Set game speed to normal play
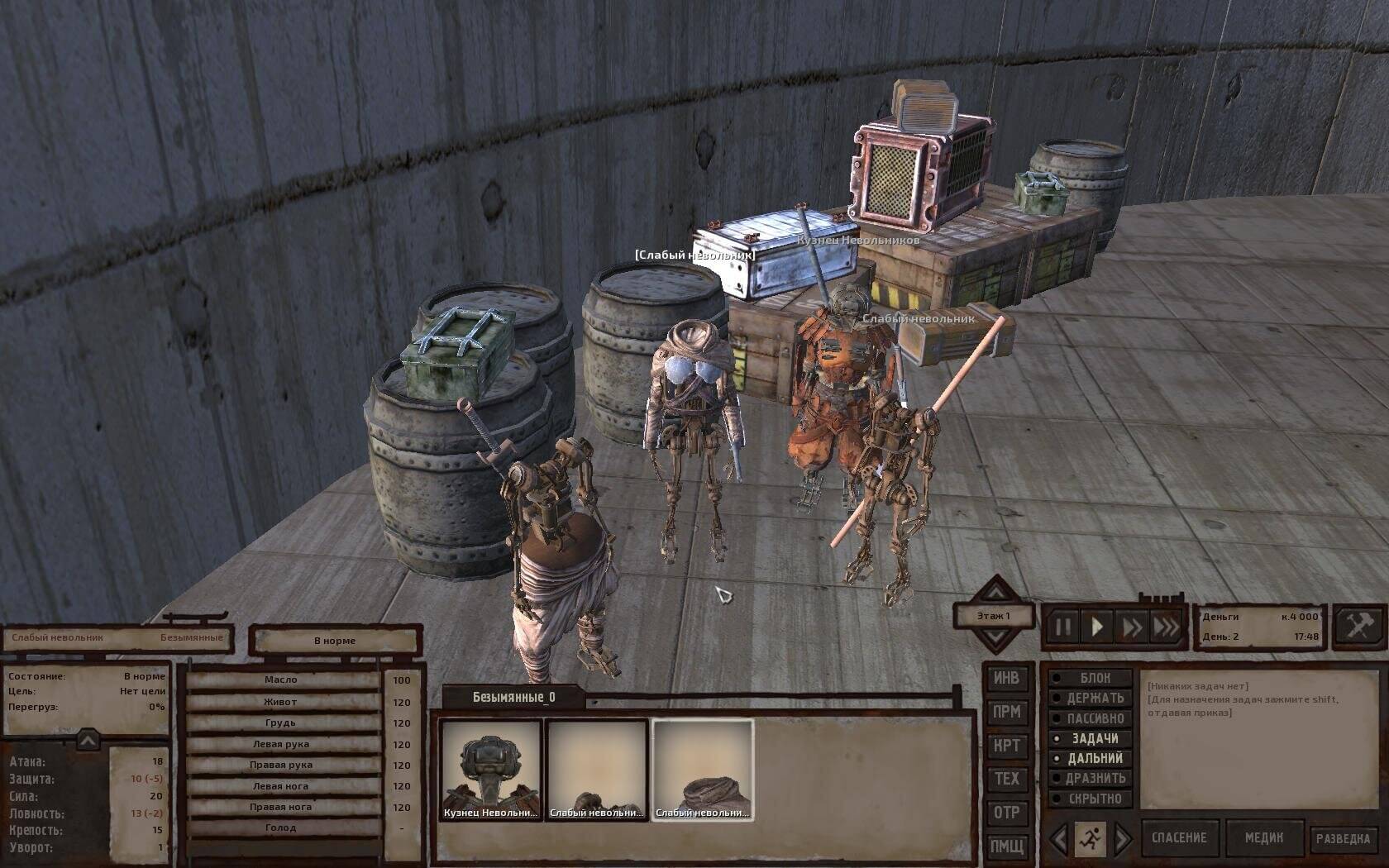The width and height of the screenshot is (1389, 868). pos(1097,627)
